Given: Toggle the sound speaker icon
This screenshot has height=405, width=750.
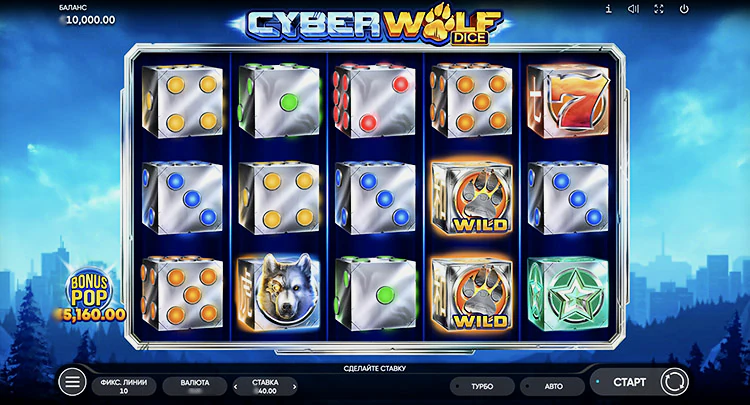Looking at the screenshot, I should click(633, 10).
